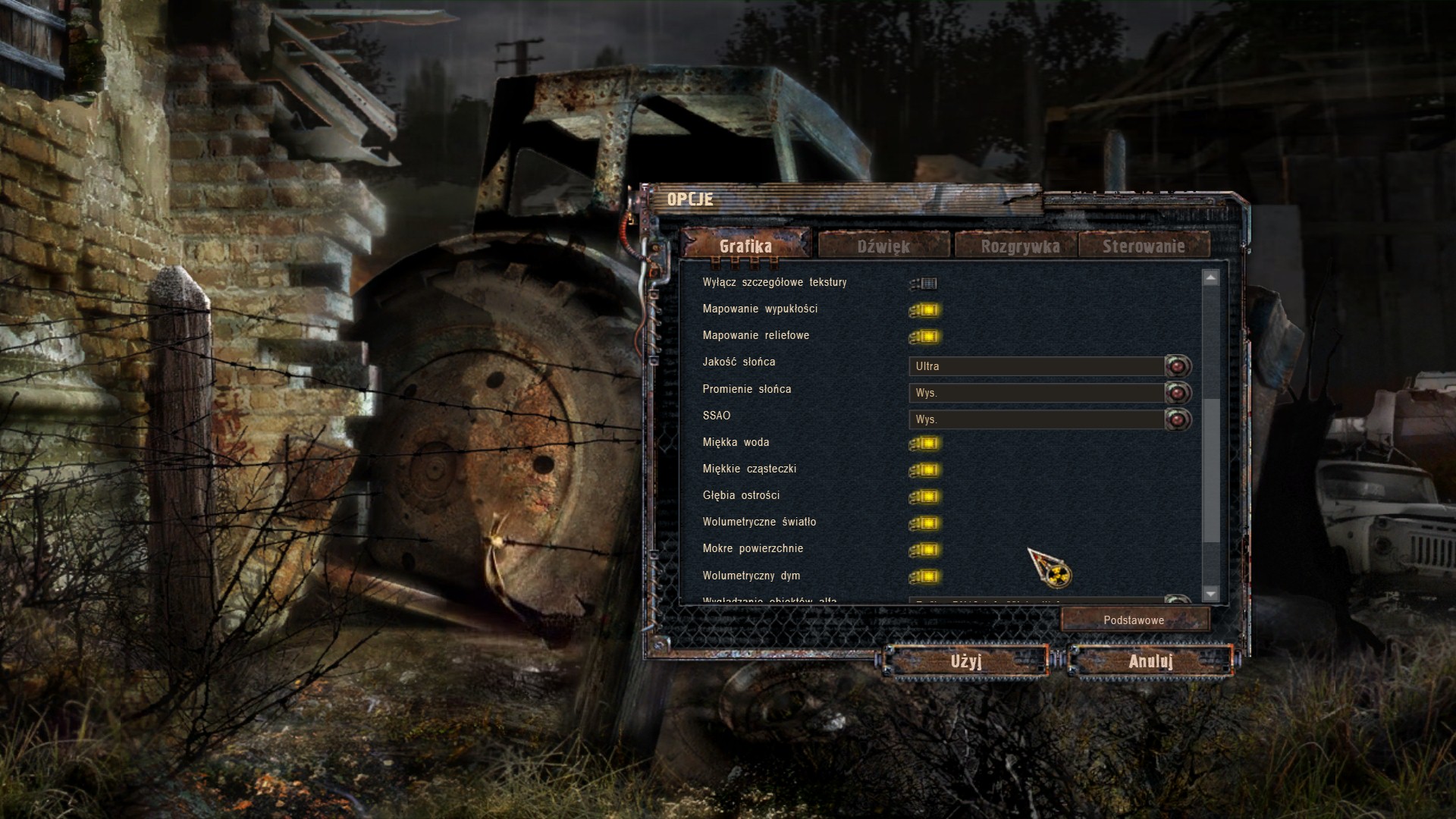This screenshot has height=819, width=1456.
Task: Toggle Wyłącz szczegółowe tekstury checkbox
Action: pos(925,284)
